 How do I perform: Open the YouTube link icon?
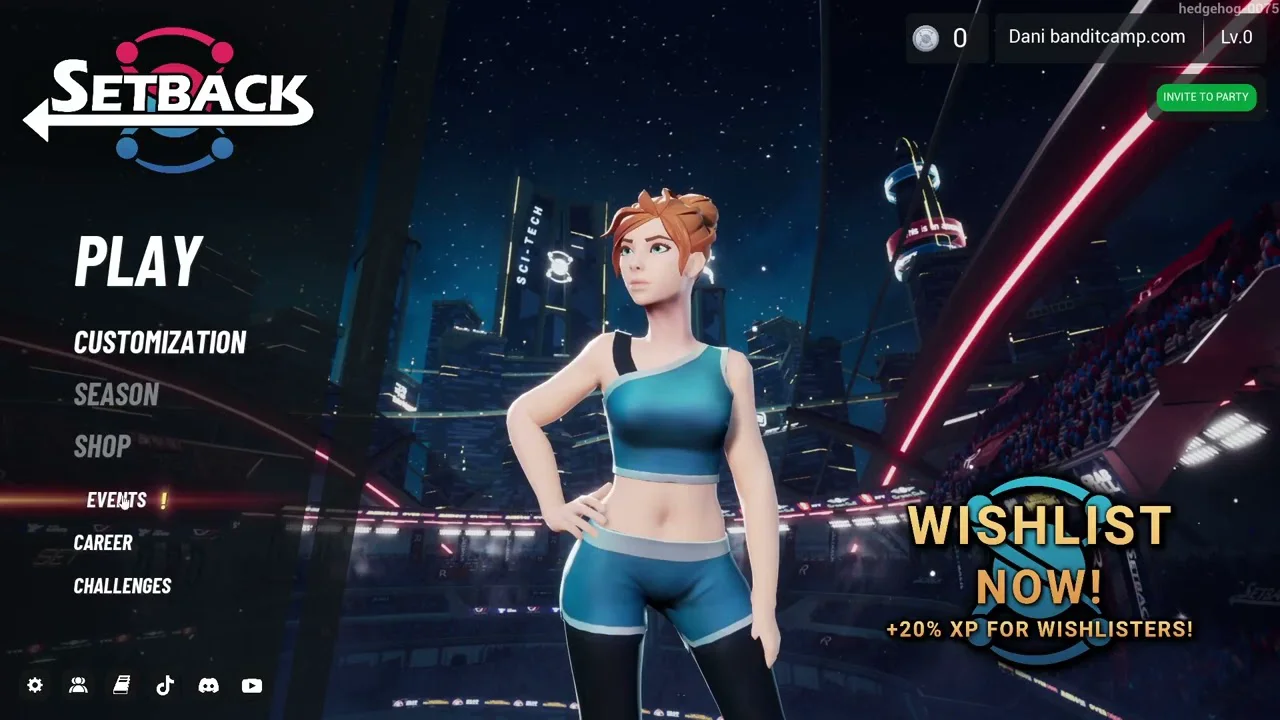tap(252, 685)
